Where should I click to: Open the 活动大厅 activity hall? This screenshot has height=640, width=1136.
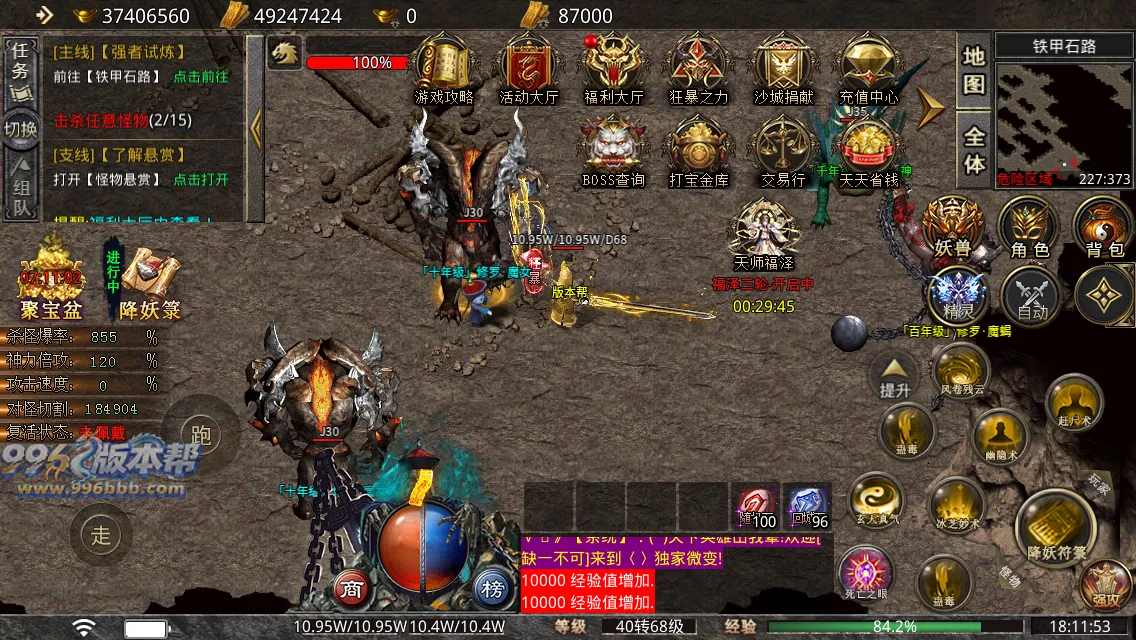click(528, 66)
